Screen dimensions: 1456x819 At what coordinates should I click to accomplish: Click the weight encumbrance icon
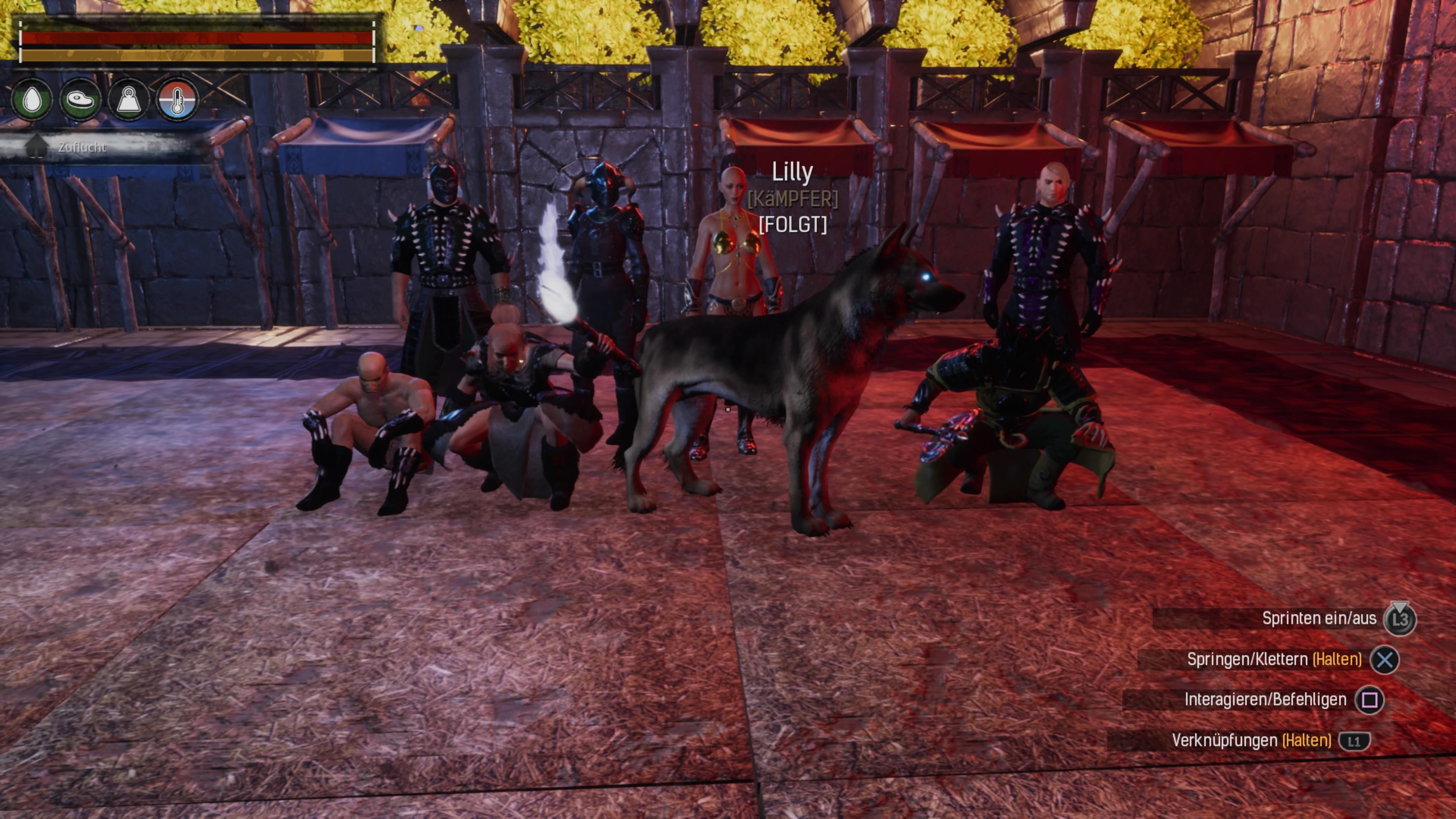click(129, 100)
